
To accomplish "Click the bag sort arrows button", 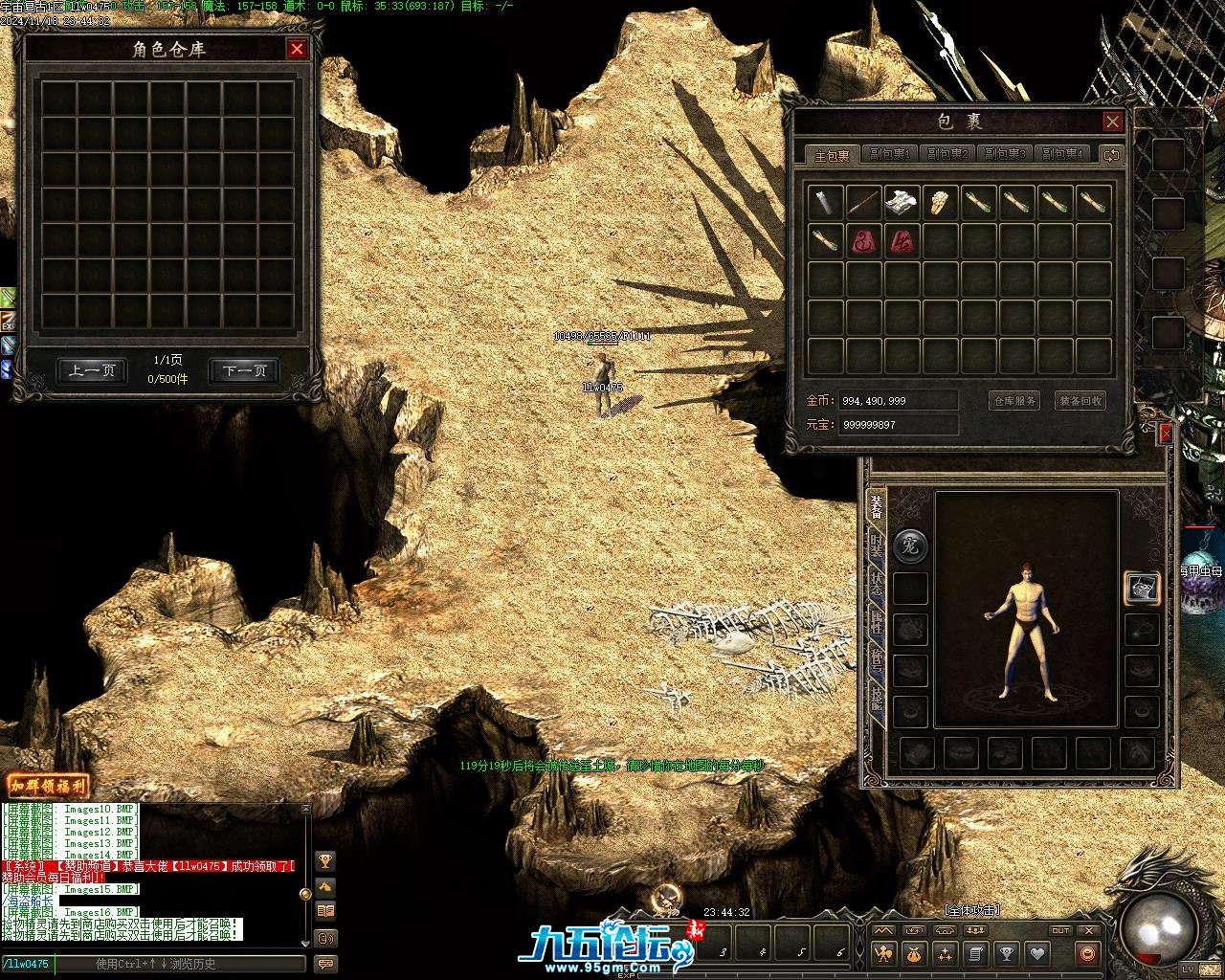I will 1111,154.
